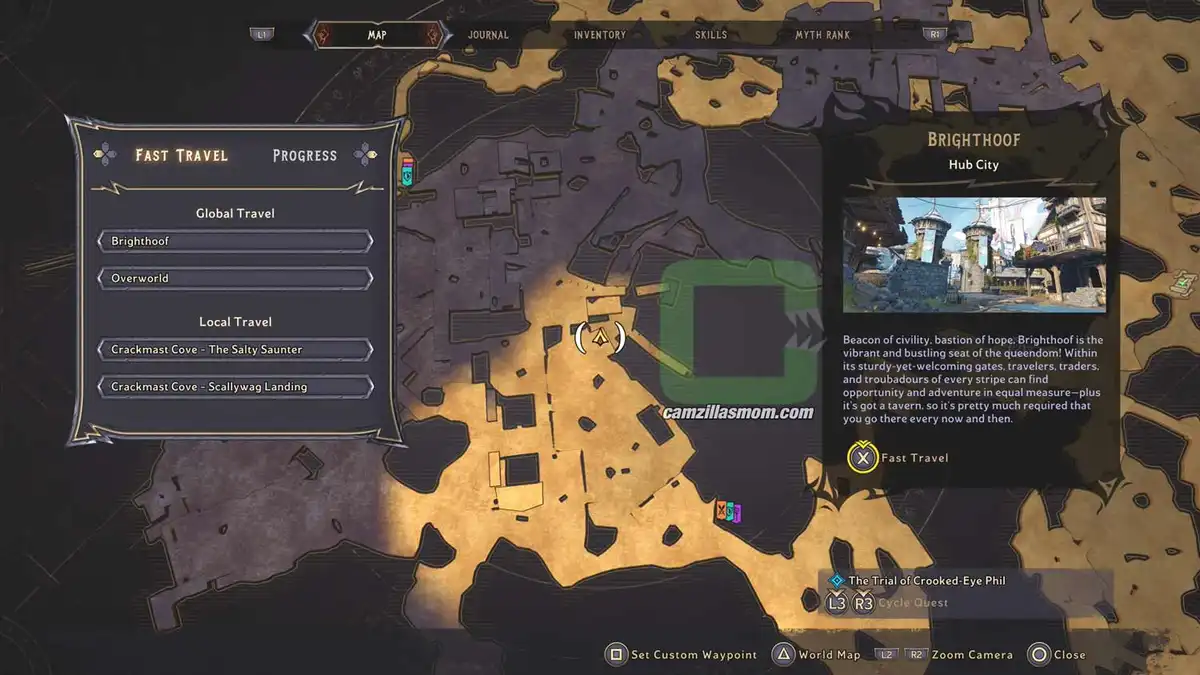Open the Inventory tab
1200x675 pixels.
click(x=600, y=35)
